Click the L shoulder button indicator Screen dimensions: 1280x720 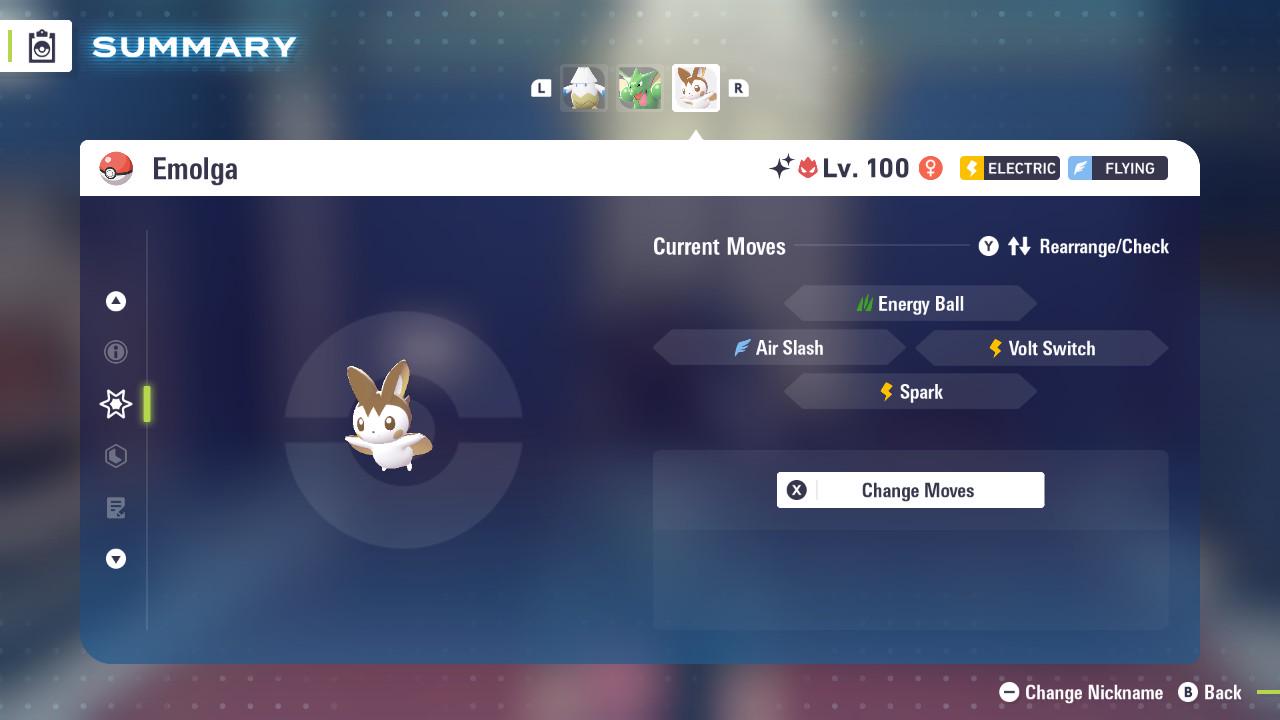(541, 88)
